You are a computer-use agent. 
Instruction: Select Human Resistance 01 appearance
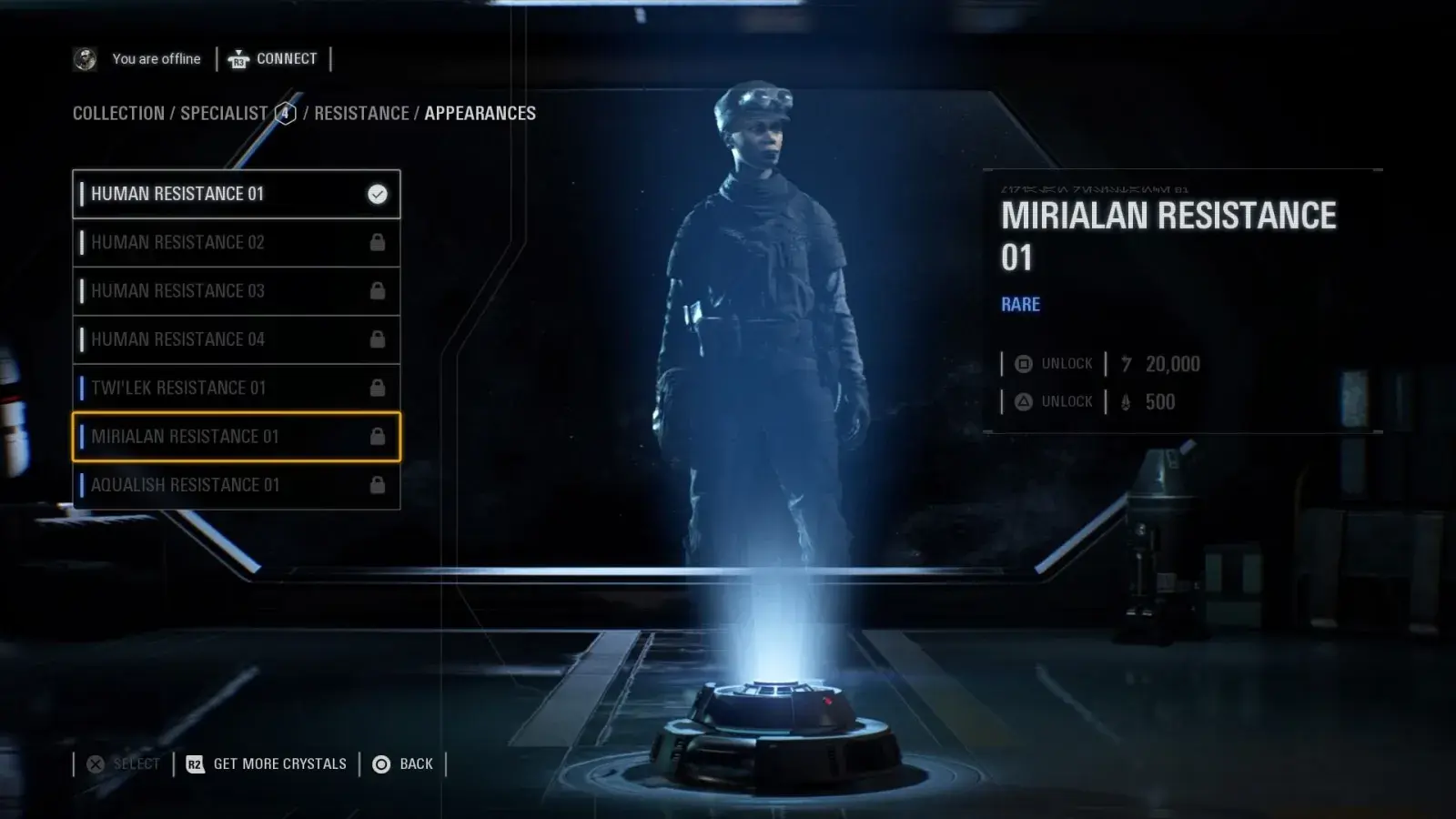(x=236, y=194)
